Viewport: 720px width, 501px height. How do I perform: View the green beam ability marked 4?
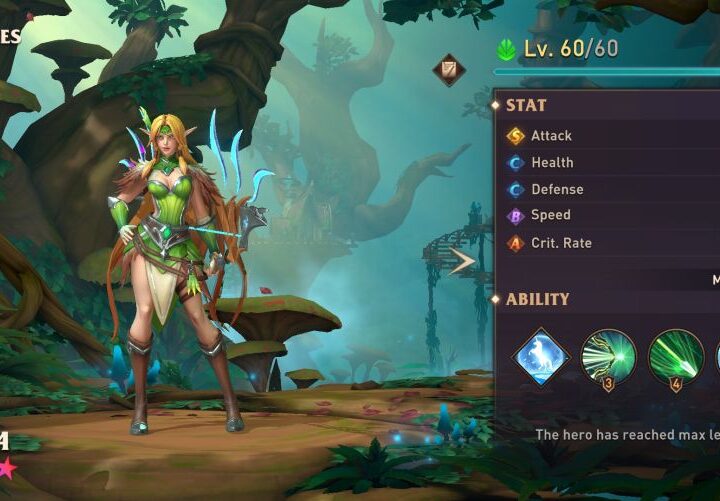(676, 357)
